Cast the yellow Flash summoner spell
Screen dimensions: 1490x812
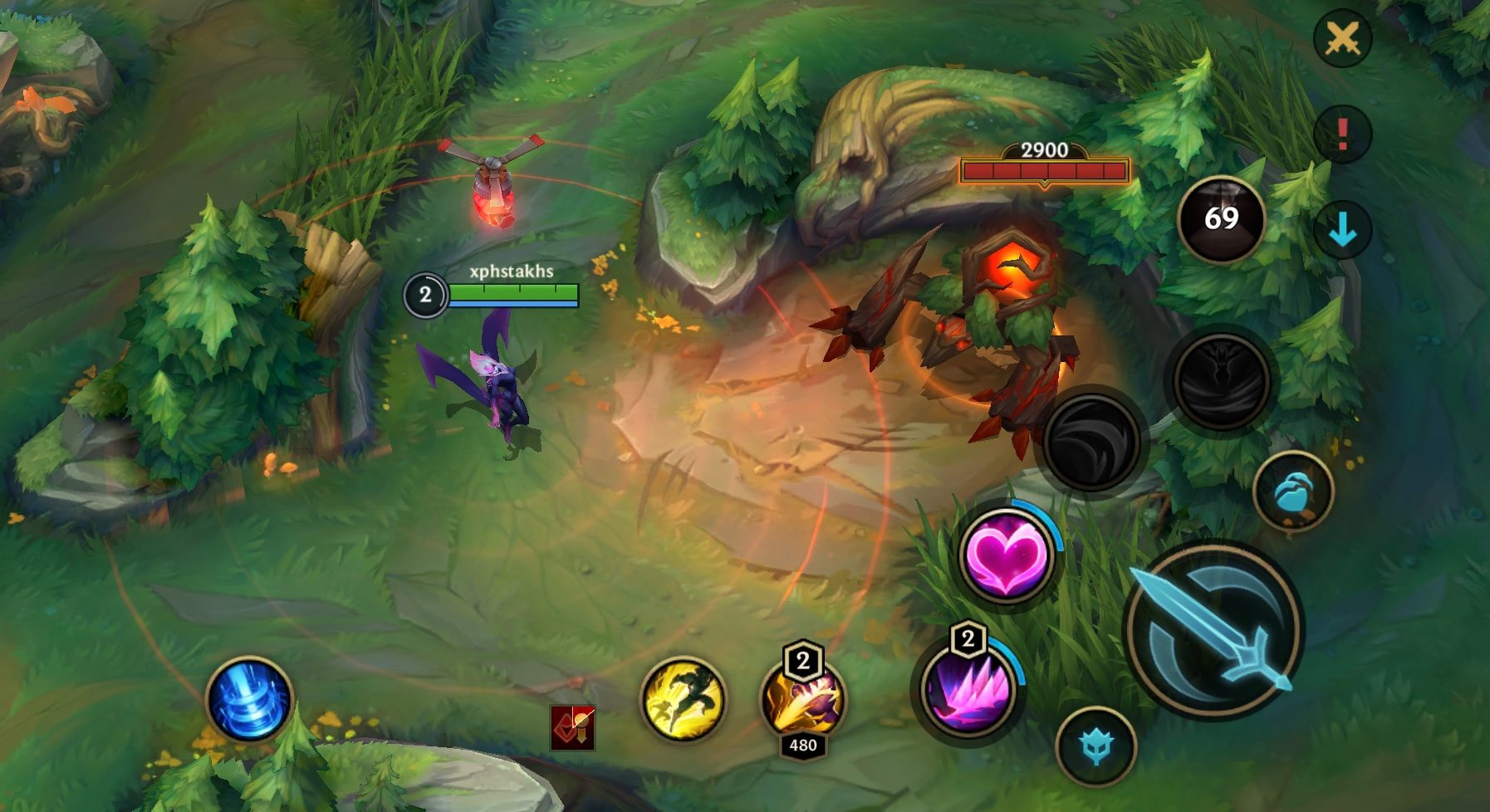click(x=683, y=699)
